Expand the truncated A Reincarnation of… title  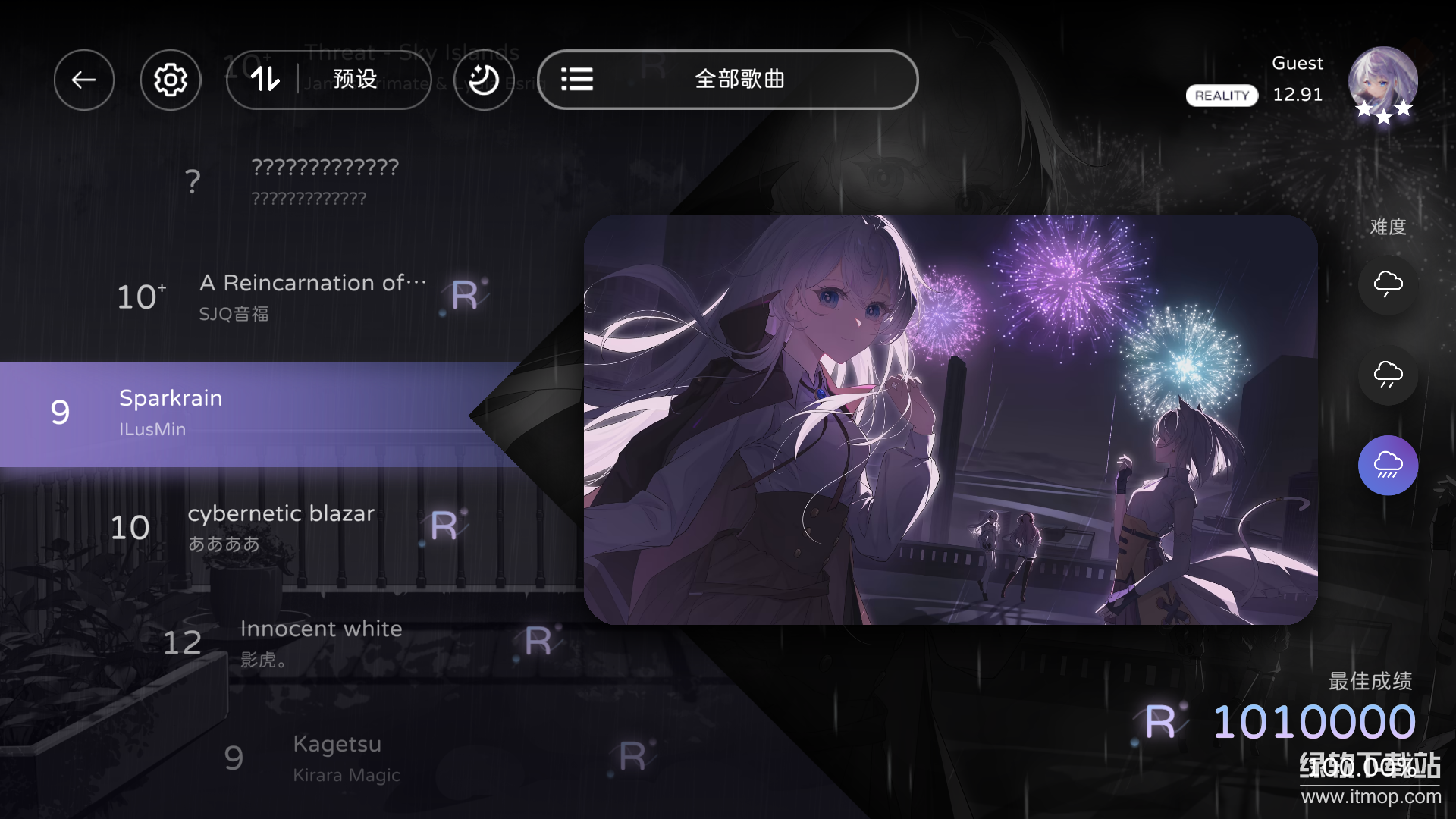pyautogui.click(x=312, y=283)
